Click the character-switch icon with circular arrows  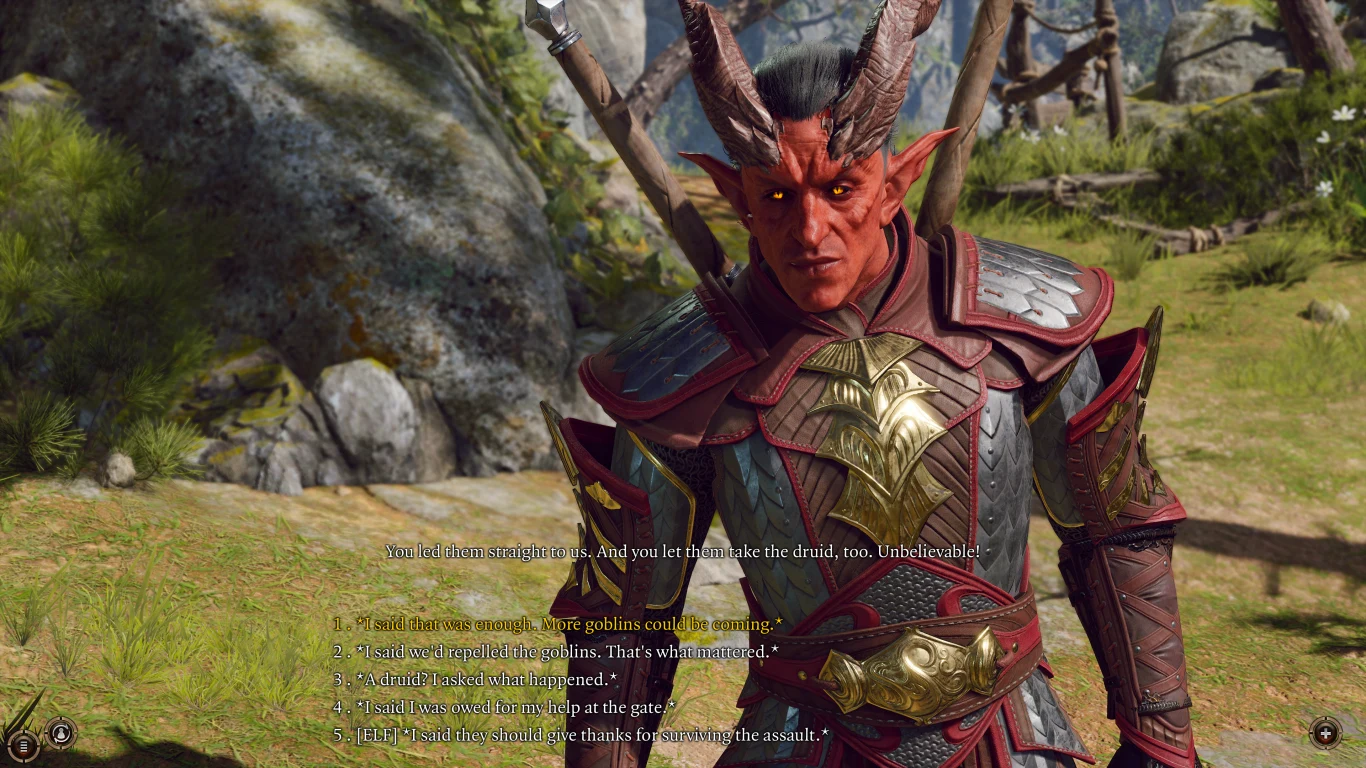[61, 733]
